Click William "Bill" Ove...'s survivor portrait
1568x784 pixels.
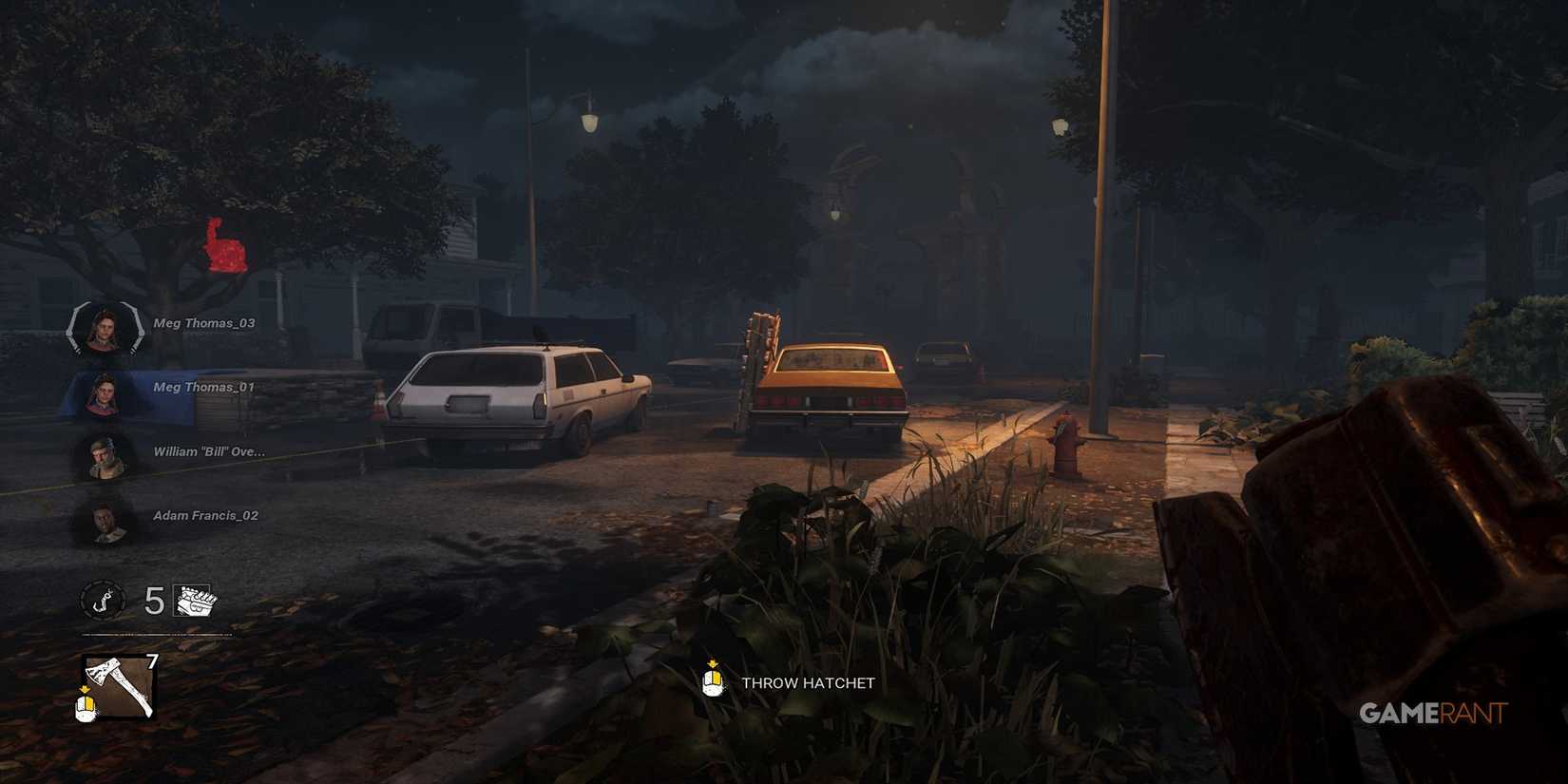(105, 454)
